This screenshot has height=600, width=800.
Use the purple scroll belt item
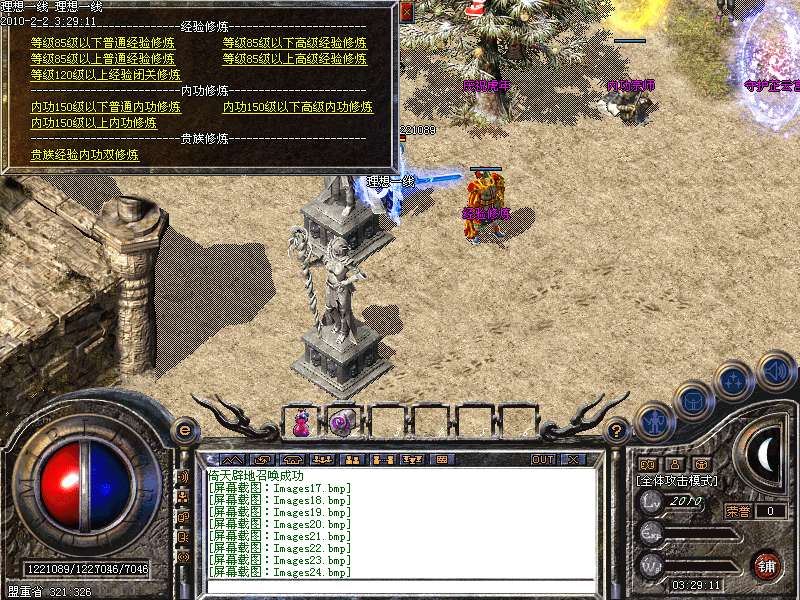(x=340, y=422)
